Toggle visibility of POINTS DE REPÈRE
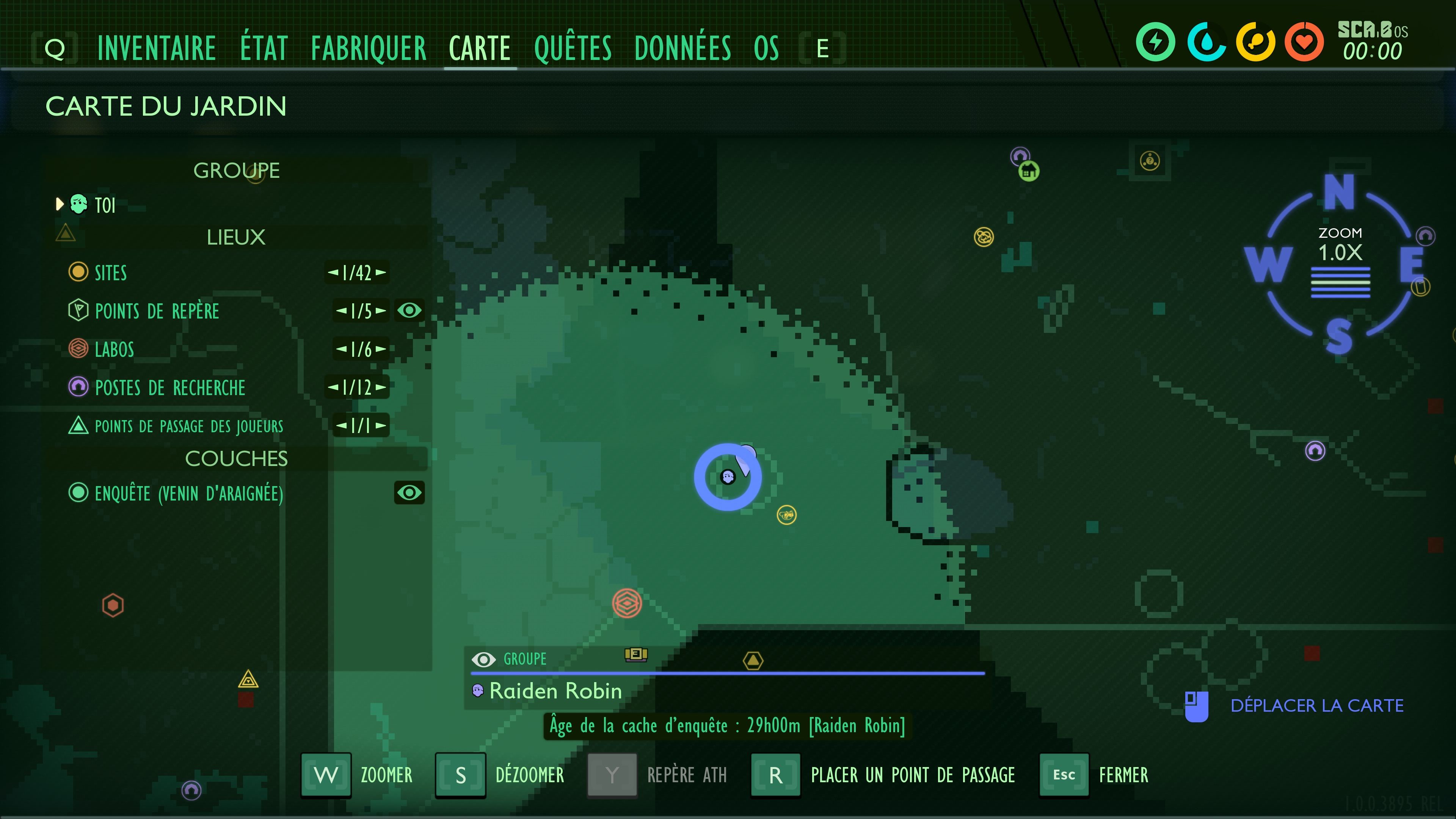This screenshot has width=1456, height=819. 409,310
